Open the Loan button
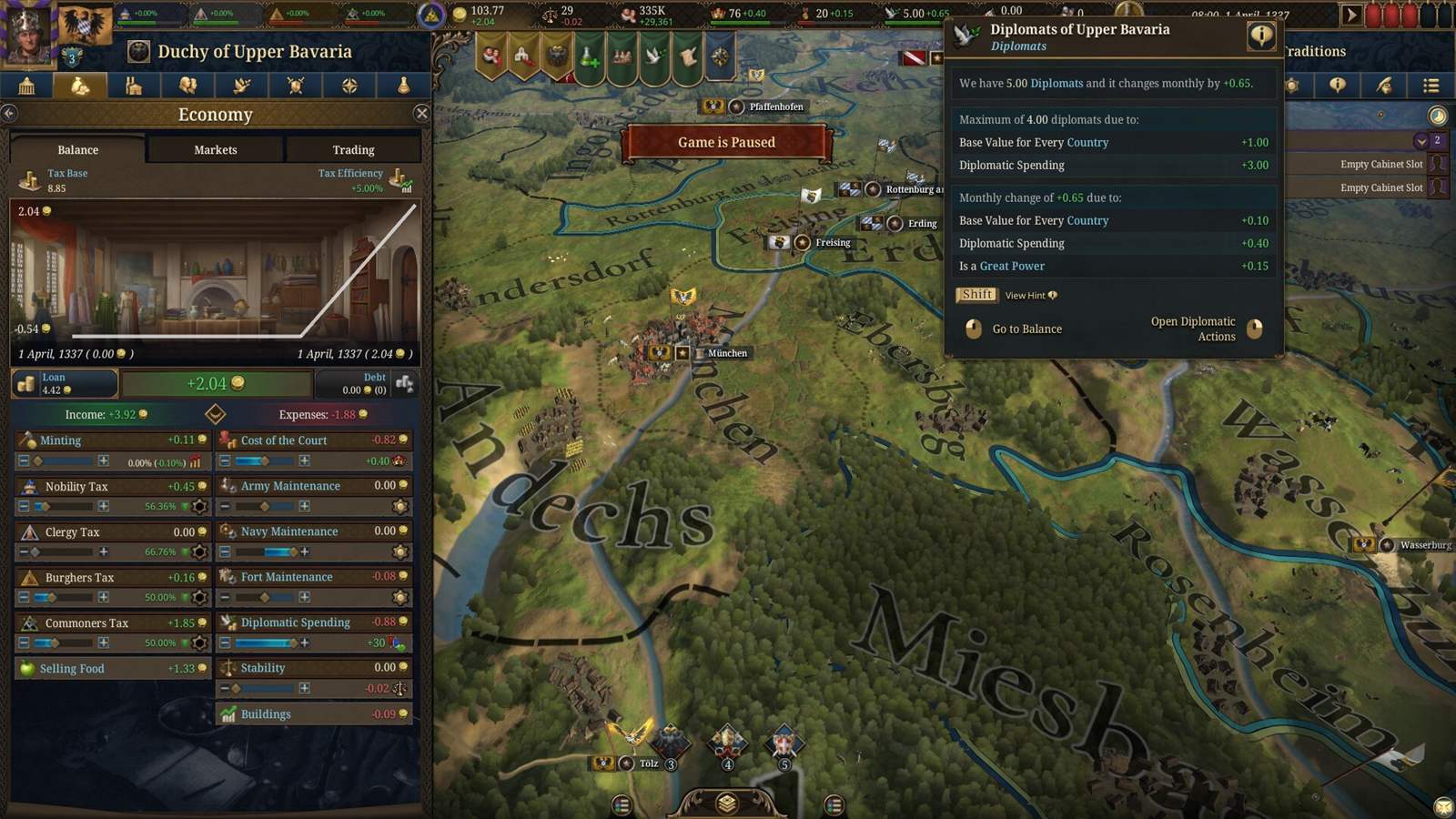Screen dimensions: 1456x819 click(65, 383)
